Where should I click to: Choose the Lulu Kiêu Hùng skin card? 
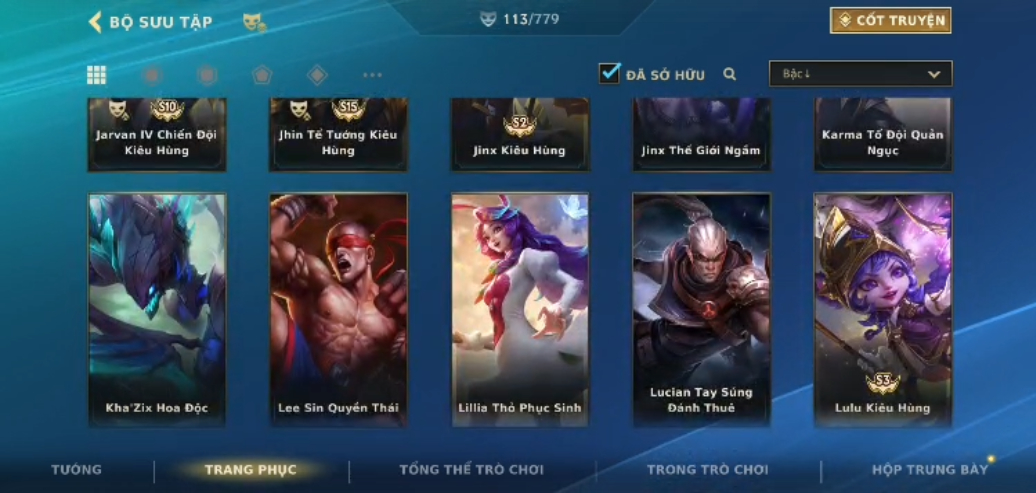882,309
